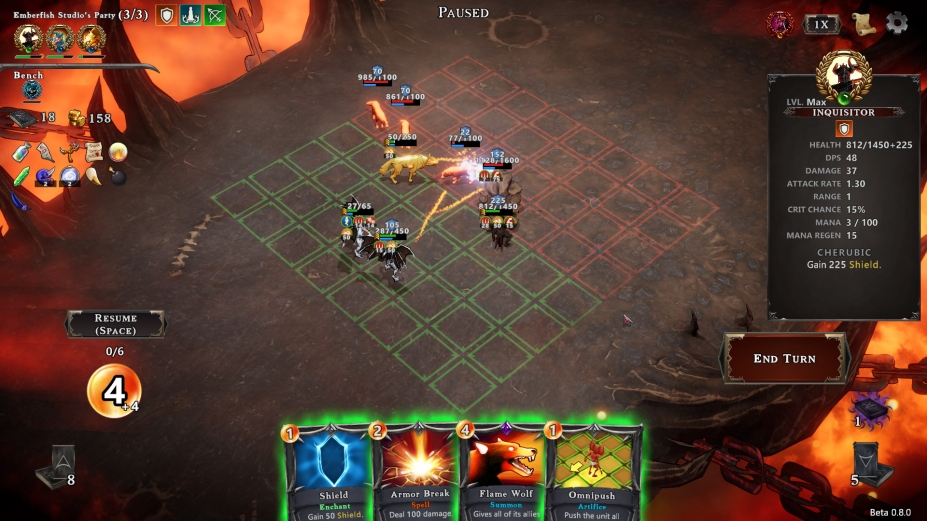927x521 pixels.
Task: Click the shield class trait icon
Action: click(167, 15)
